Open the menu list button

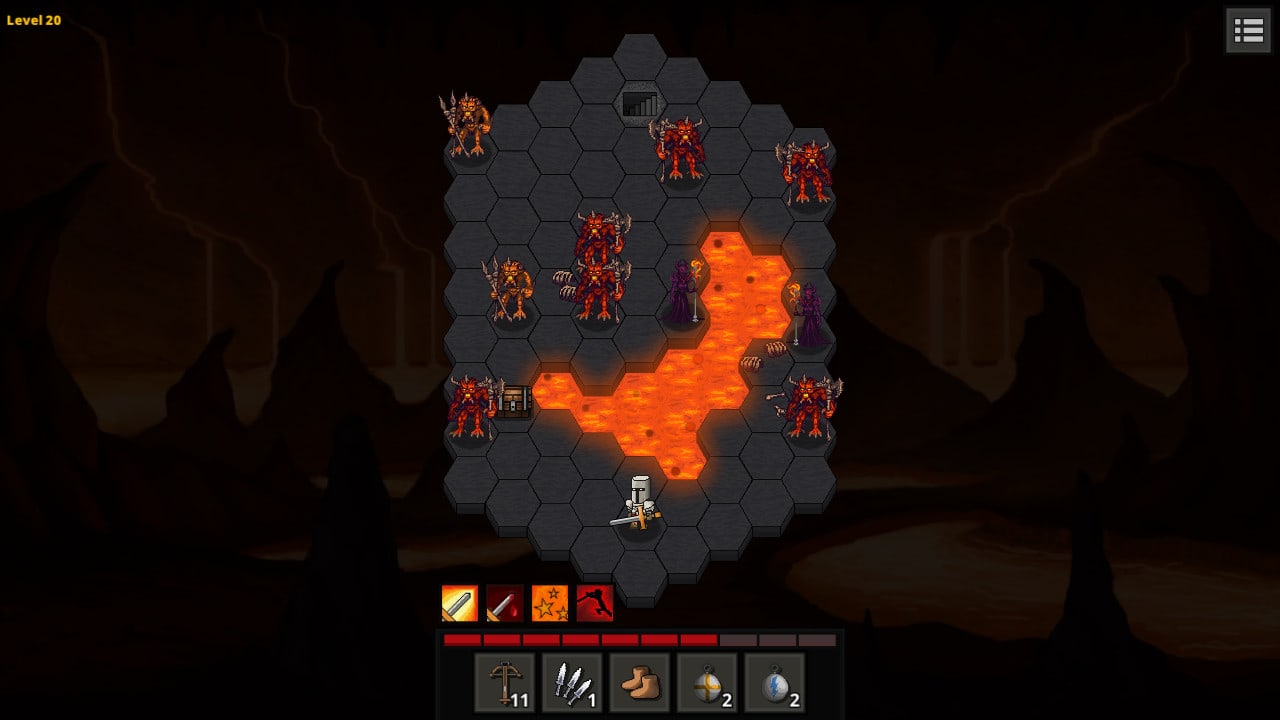click(x=1248, y=30)
